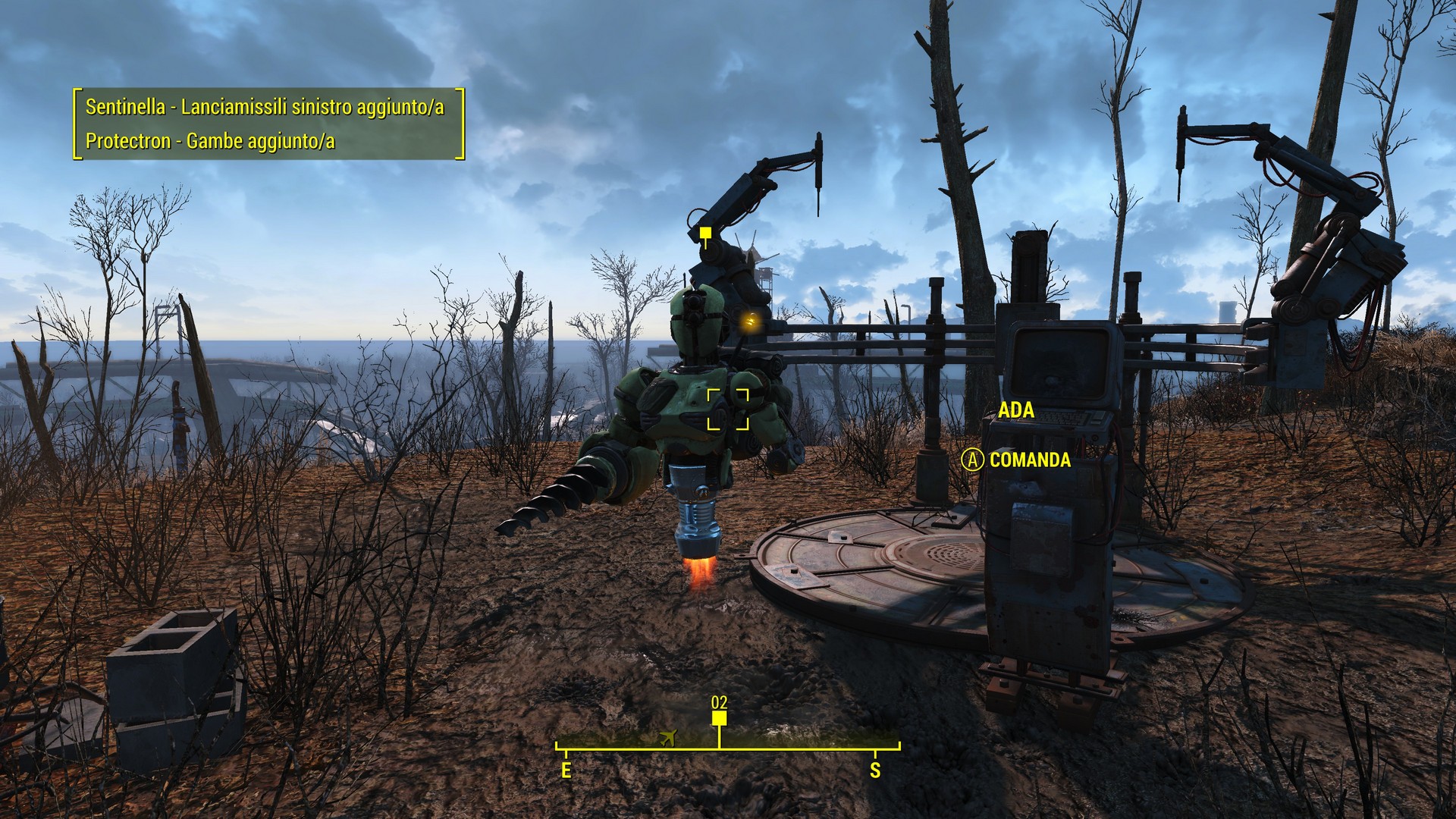
Task: Click the 02 quest marker on the compass
Action: click(719, 717)
